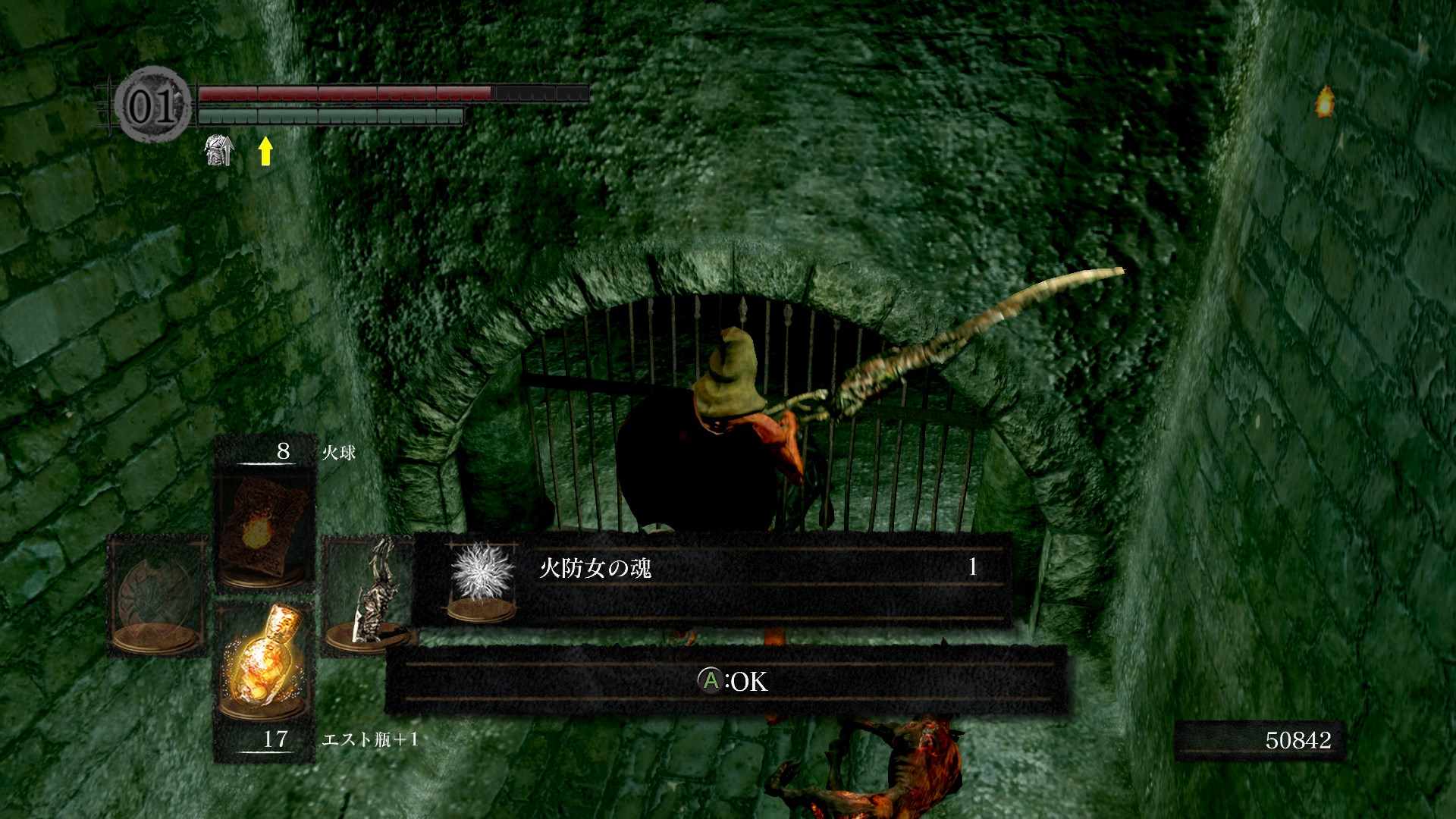Choose the left-hand shield slot
The width and height of the screenshot is (1456, 819).
coord(158,596)
